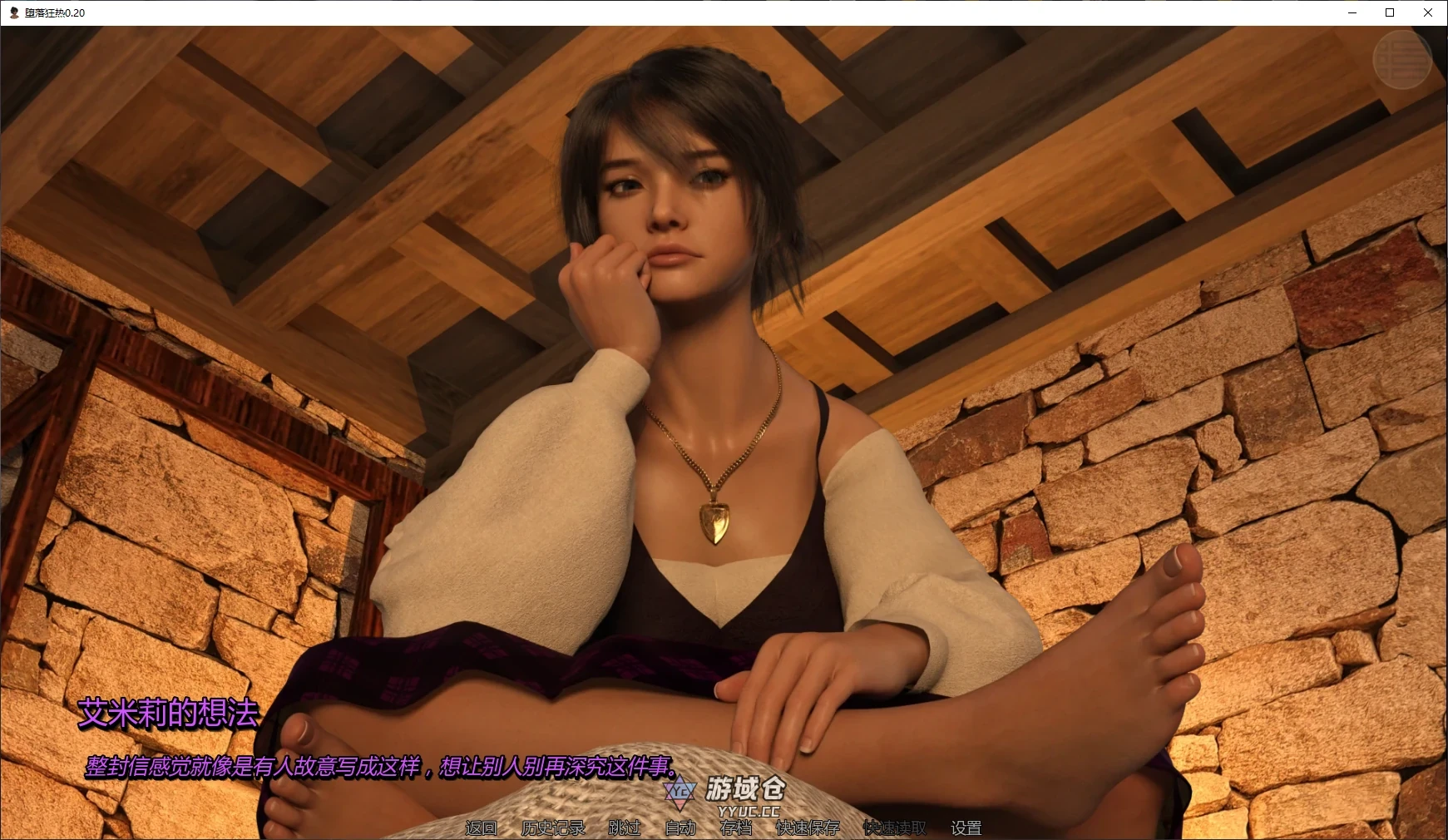This screenshot has width=1448, height=840.
Task: Open the 存档 save screen
Action: click(735, 828)
